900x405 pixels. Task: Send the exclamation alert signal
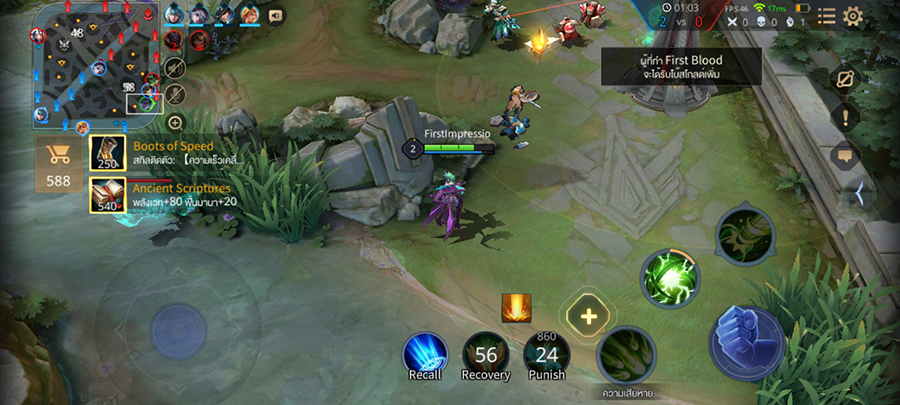coord(845,117)
